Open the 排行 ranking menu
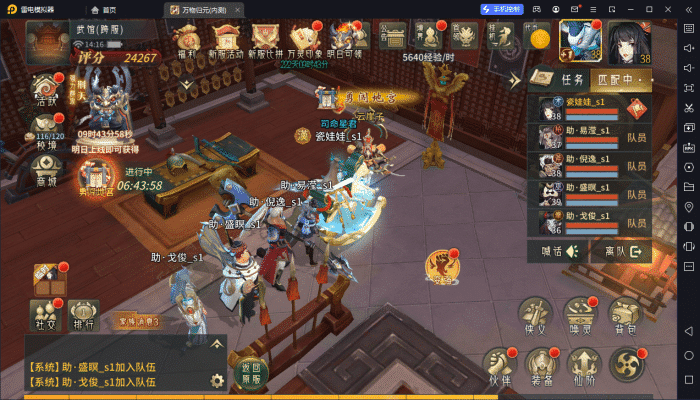Screen dimensions: 700x400 coord(83,313)
